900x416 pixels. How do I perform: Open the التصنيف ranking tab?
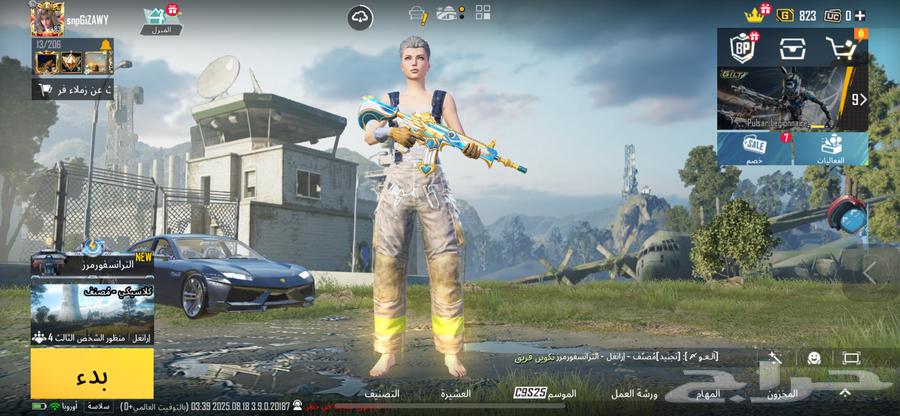tap(383, 394)
